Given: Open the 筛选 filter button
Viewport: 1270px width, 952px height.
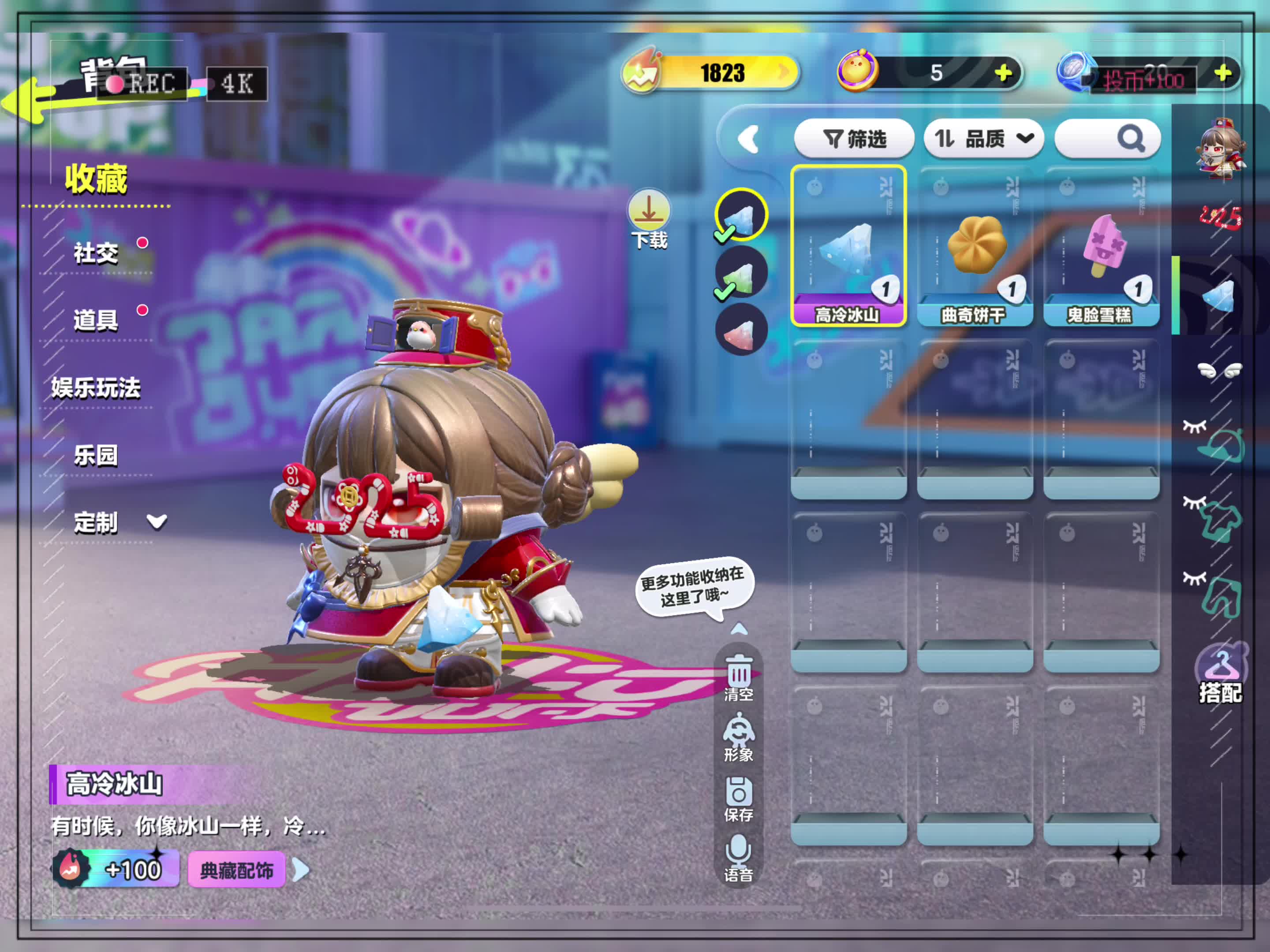Looking at the screenshot, I should (x=854, y=138).
